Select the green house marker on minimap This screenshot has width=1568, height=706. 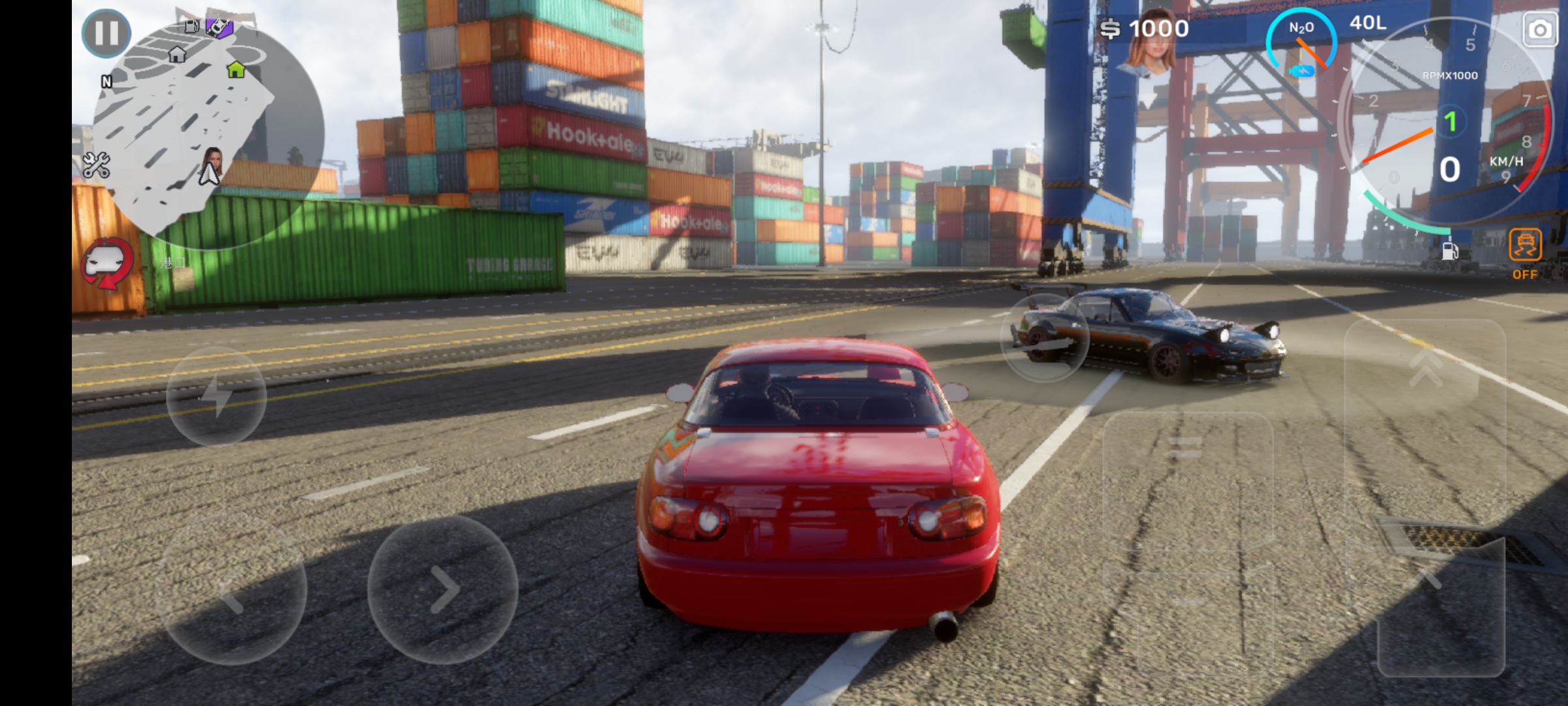tap(236, 69)
